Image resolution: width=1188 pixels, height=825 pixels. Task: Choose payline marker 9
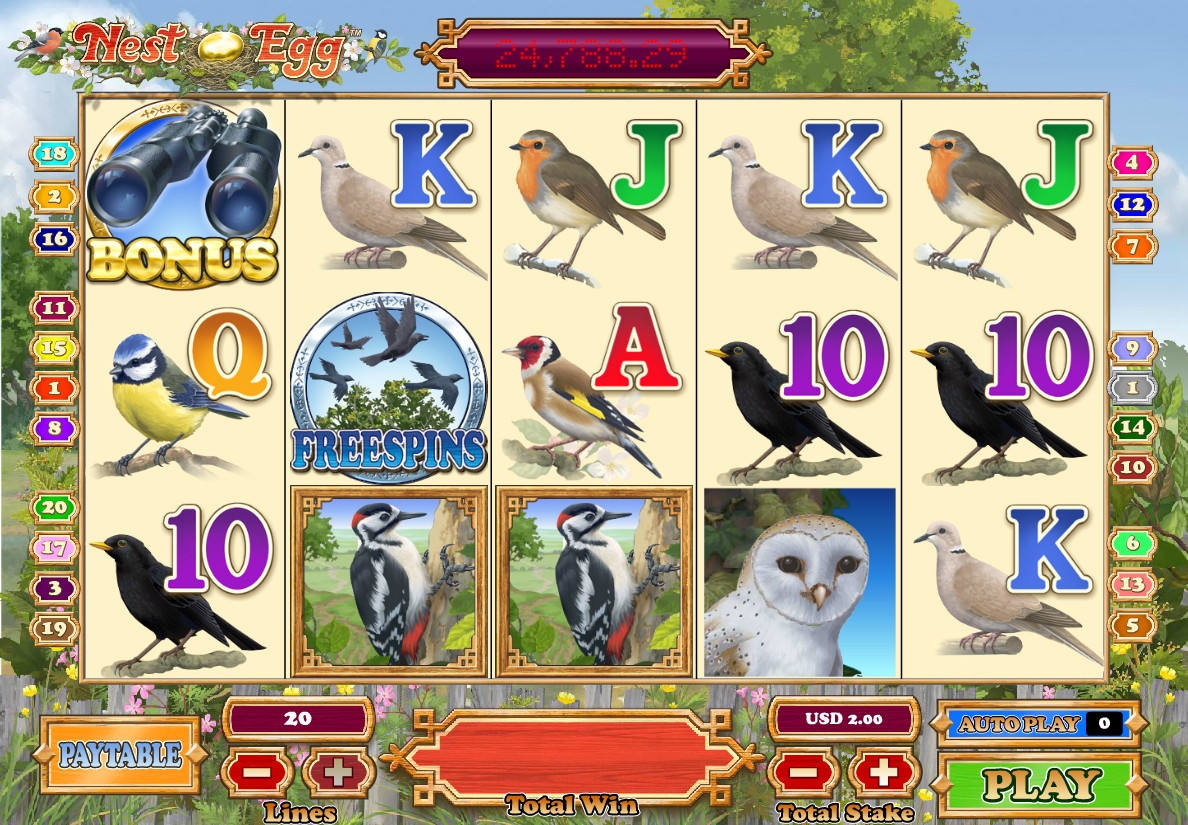pyautogui.click(x=1133, y=349)
